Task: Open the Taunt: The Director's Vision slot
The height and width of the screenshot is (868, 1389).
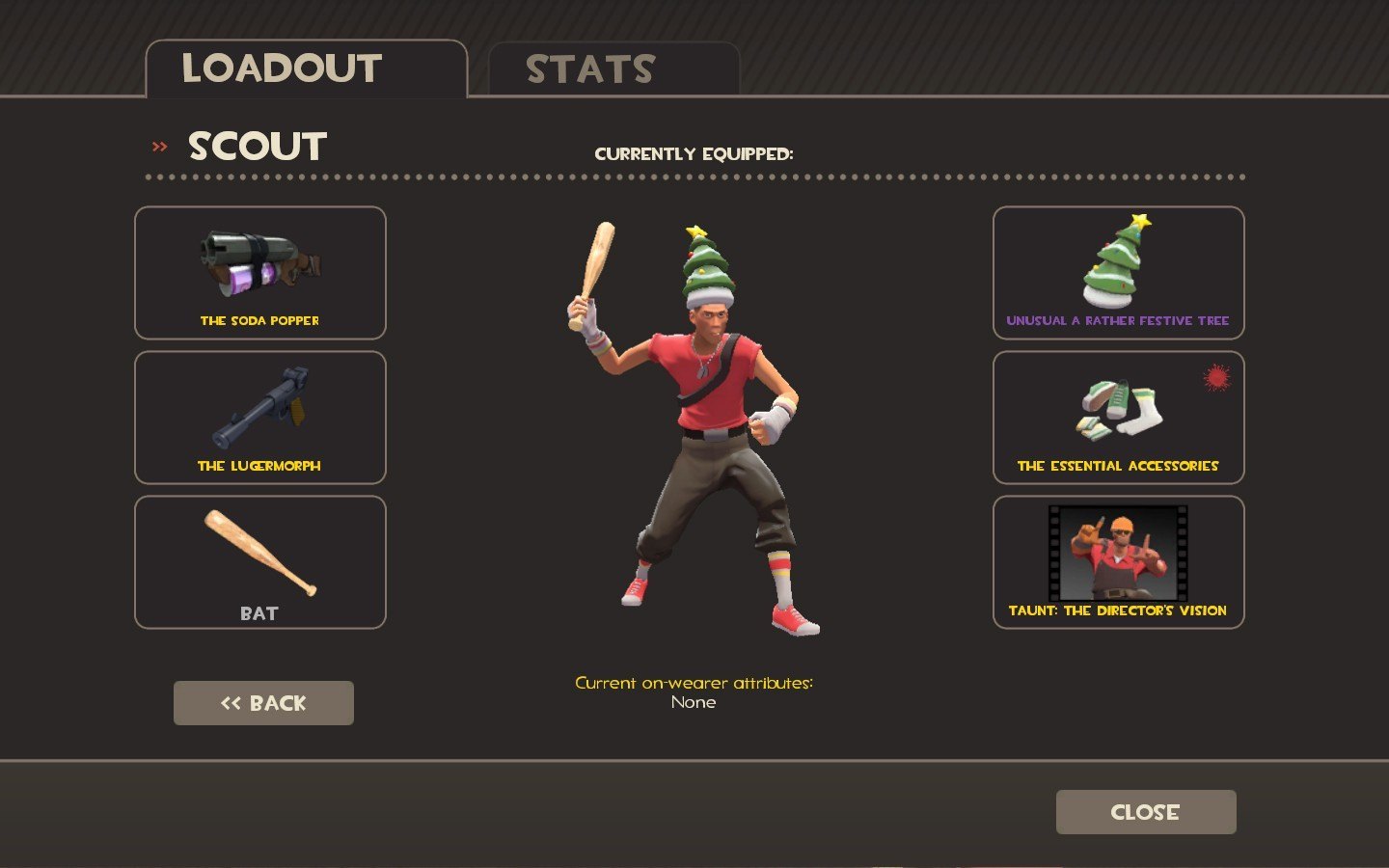Action: 1118,562
